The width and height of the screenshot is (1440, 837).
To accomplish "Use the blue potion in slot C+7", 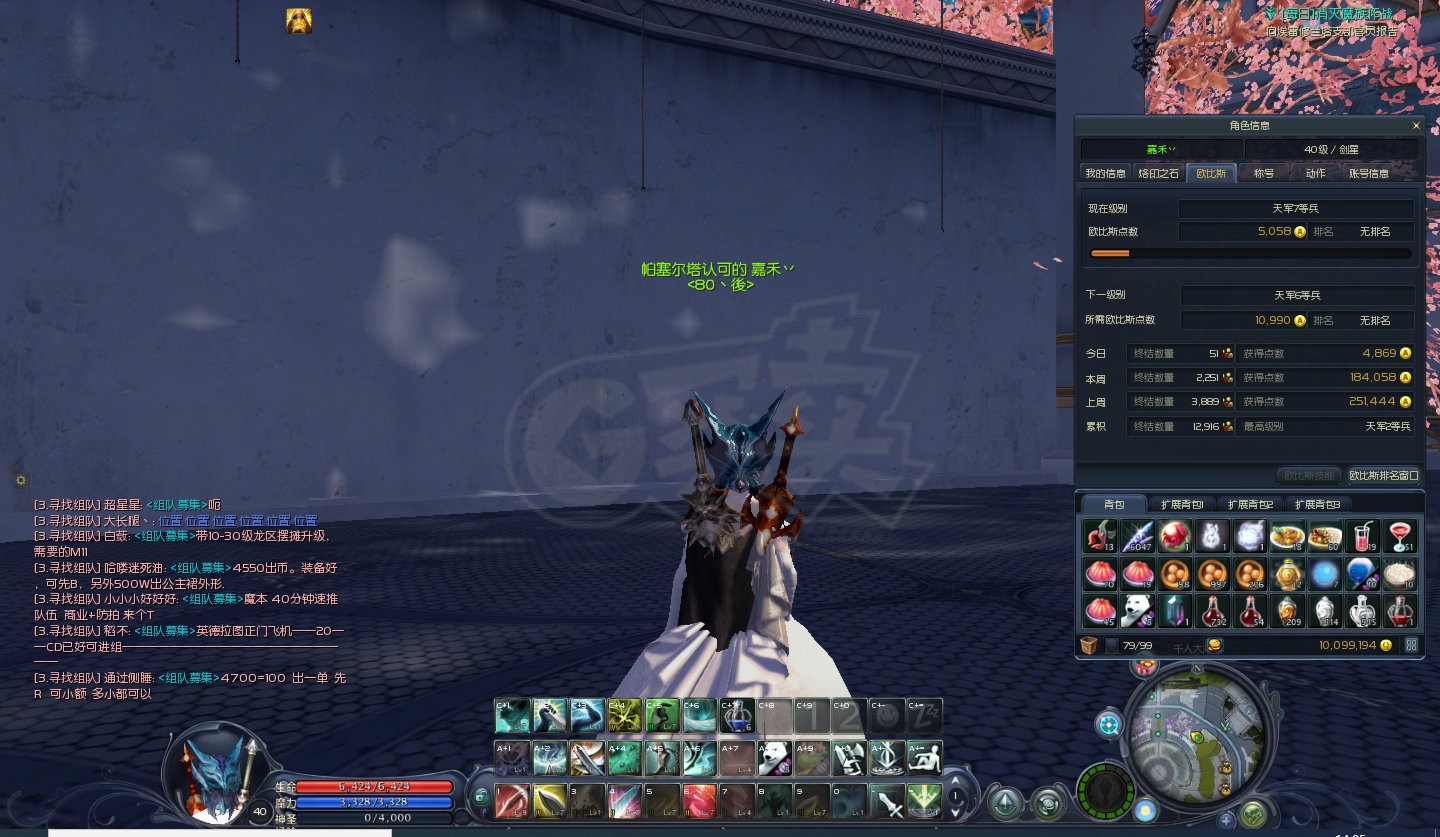I will click(x=737, y=715).
